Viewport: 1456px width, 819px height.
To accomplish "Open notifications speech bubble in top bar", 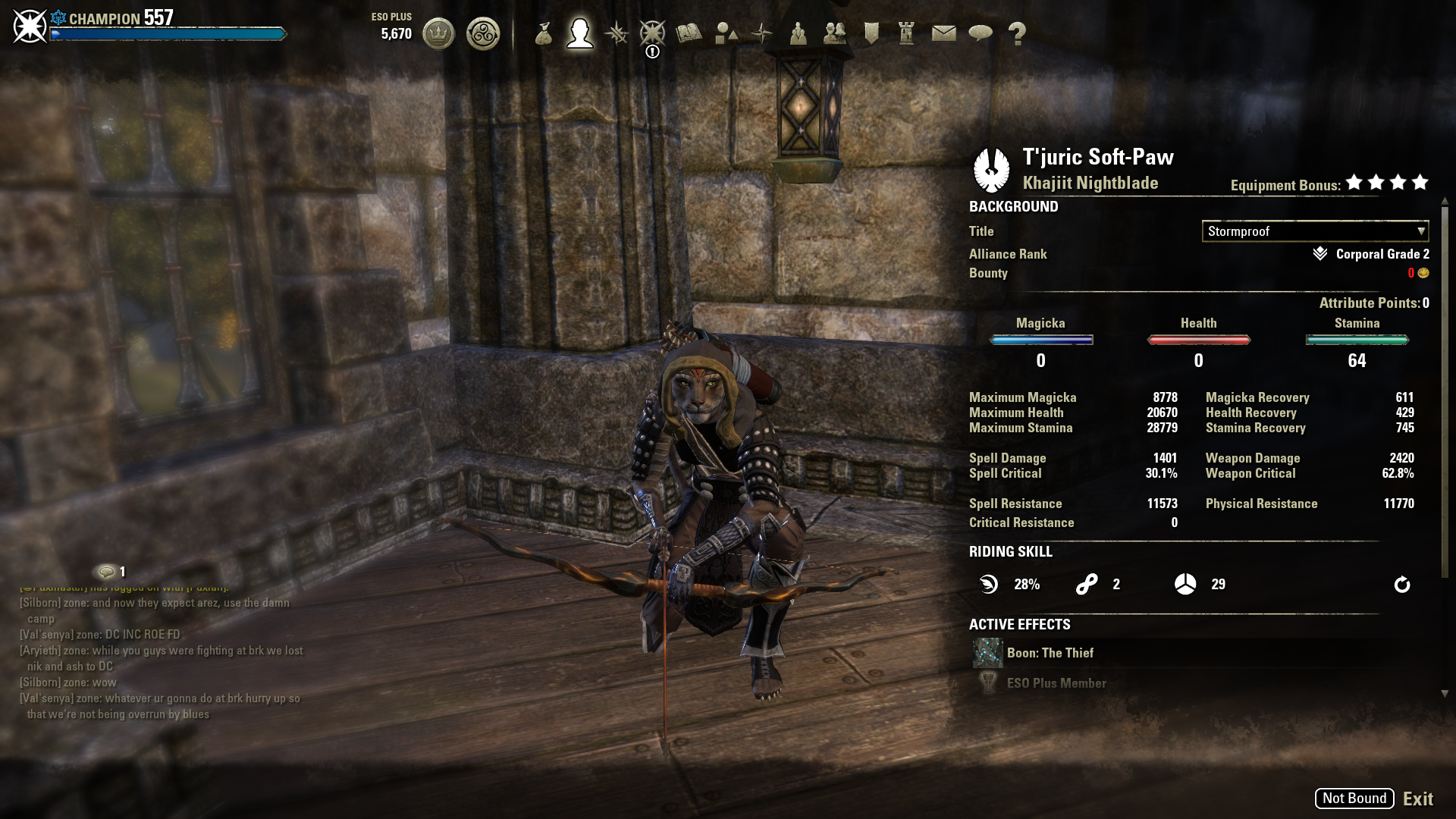I will tap(981, 33).
